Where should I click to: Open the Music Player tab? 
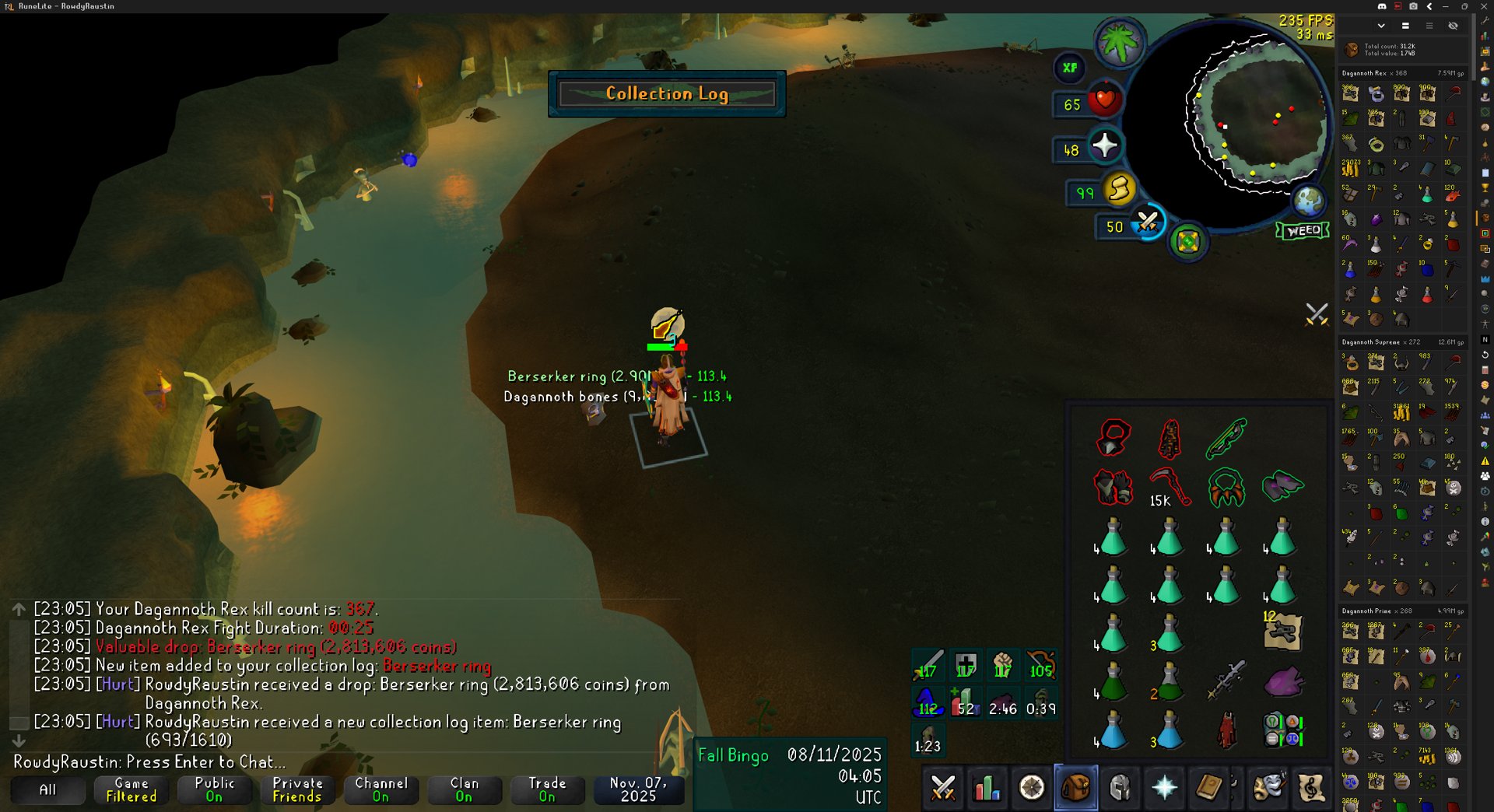1312,788
